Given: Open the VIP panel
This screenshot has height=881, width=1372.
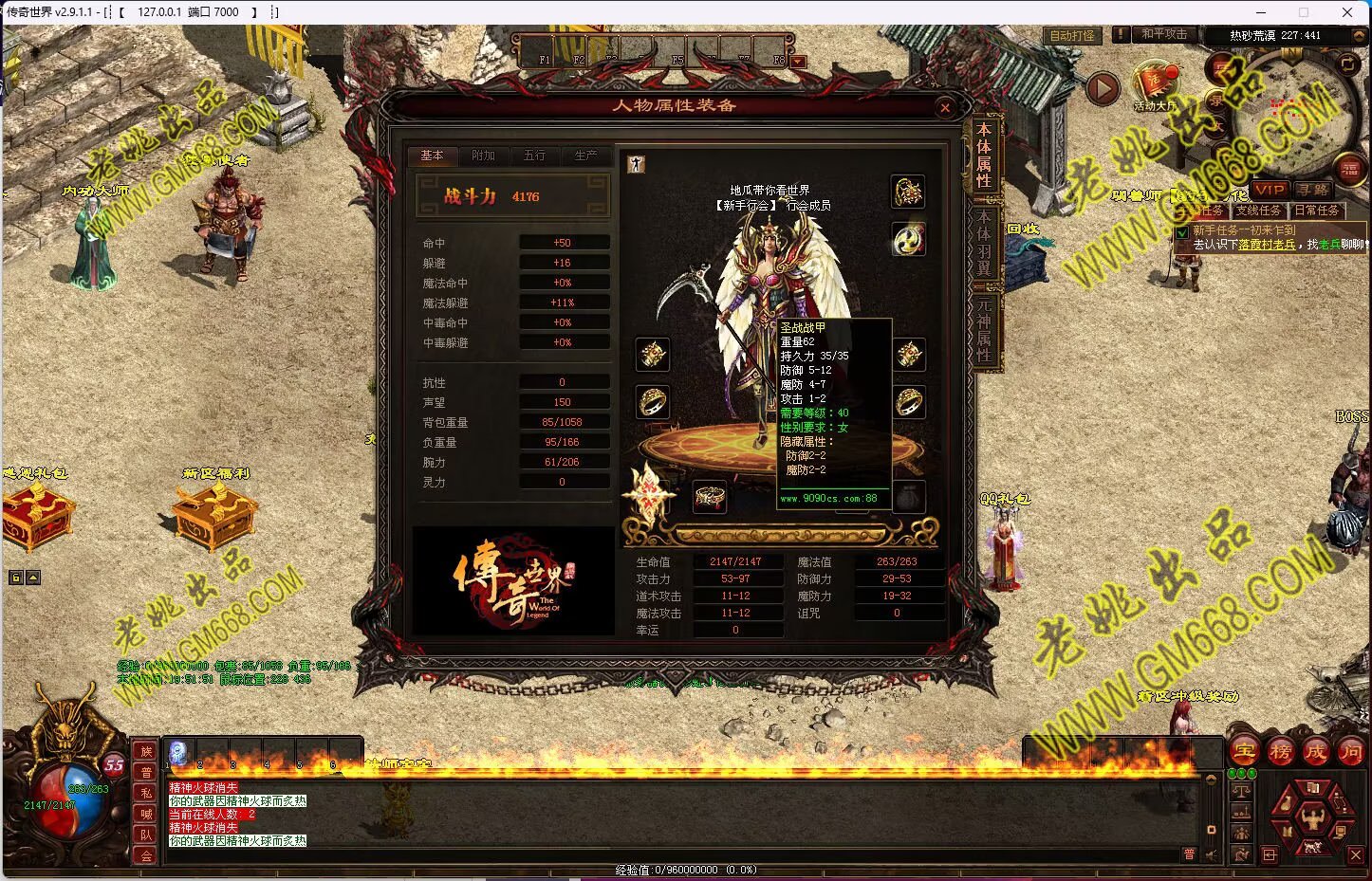Looking at the screenshot, I should [1269, 190].
